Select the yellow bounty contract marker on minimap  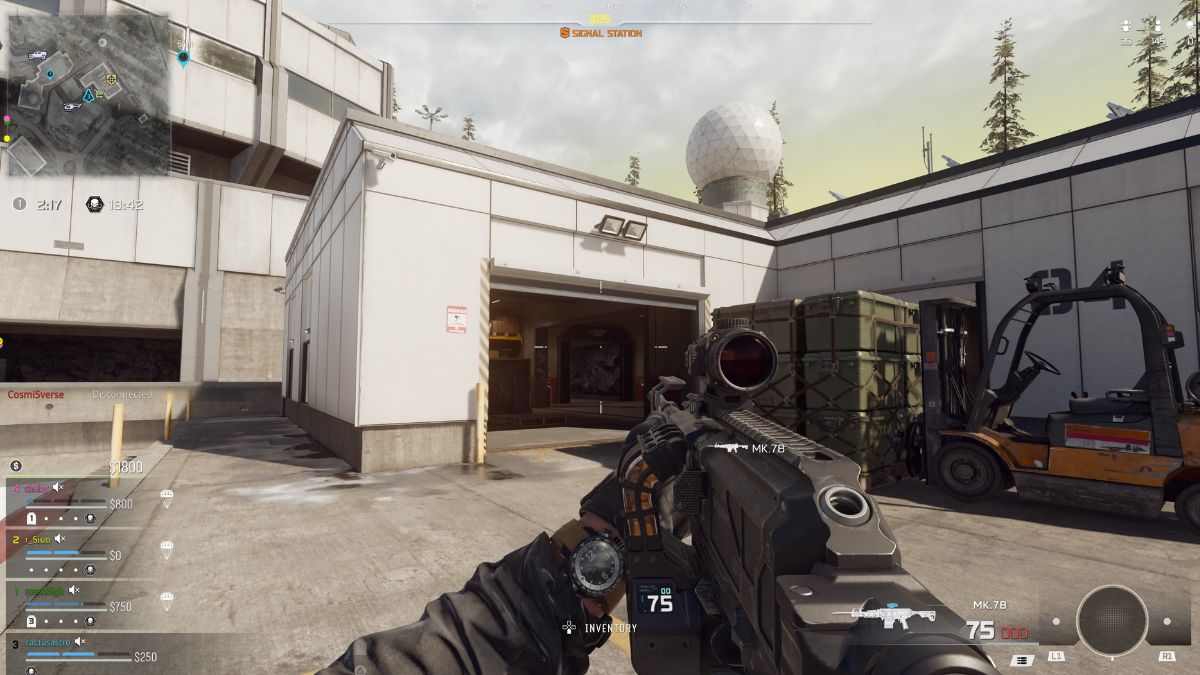[111, 78]
